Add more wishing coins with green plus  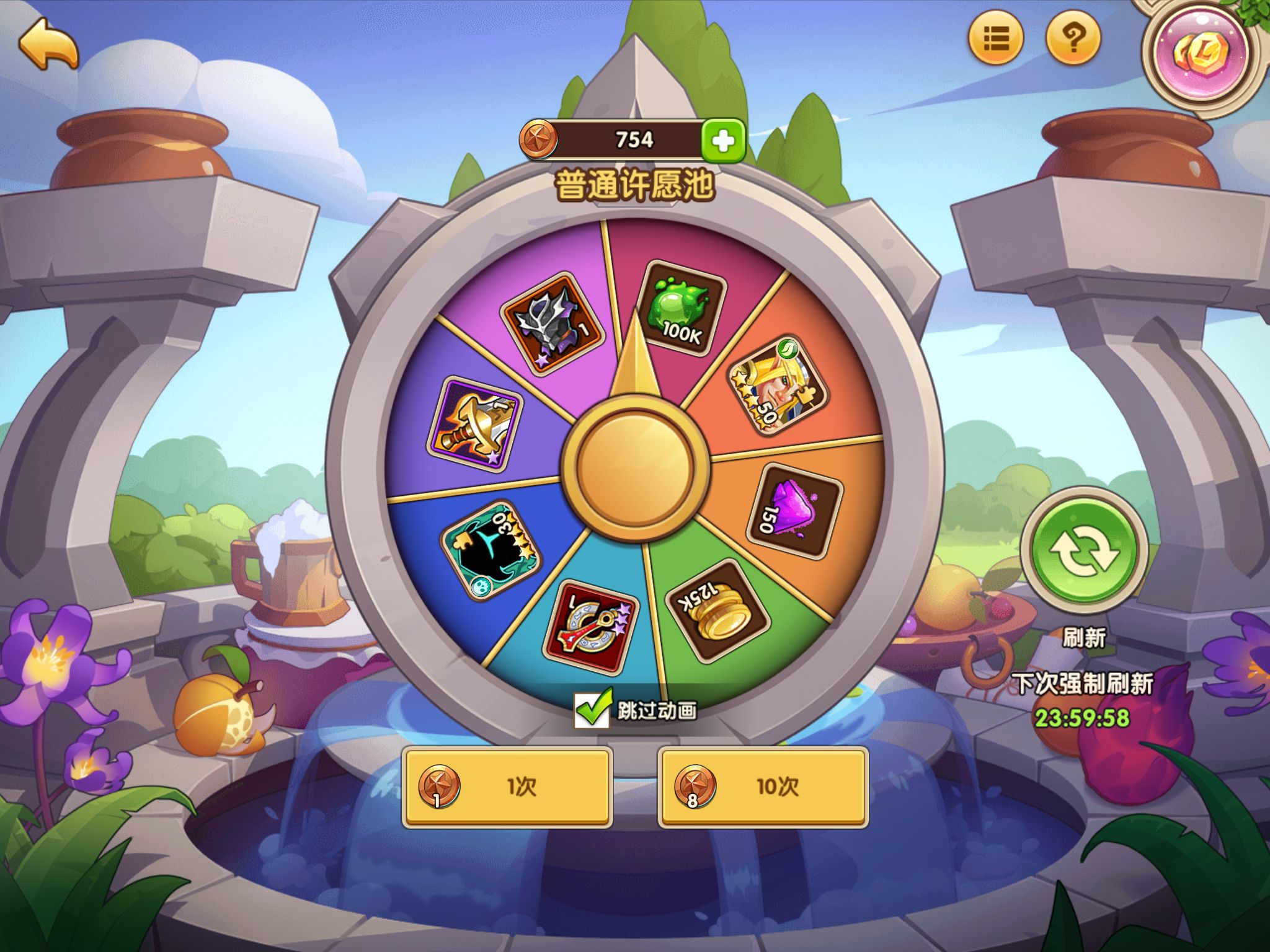[x=723, y=141]
